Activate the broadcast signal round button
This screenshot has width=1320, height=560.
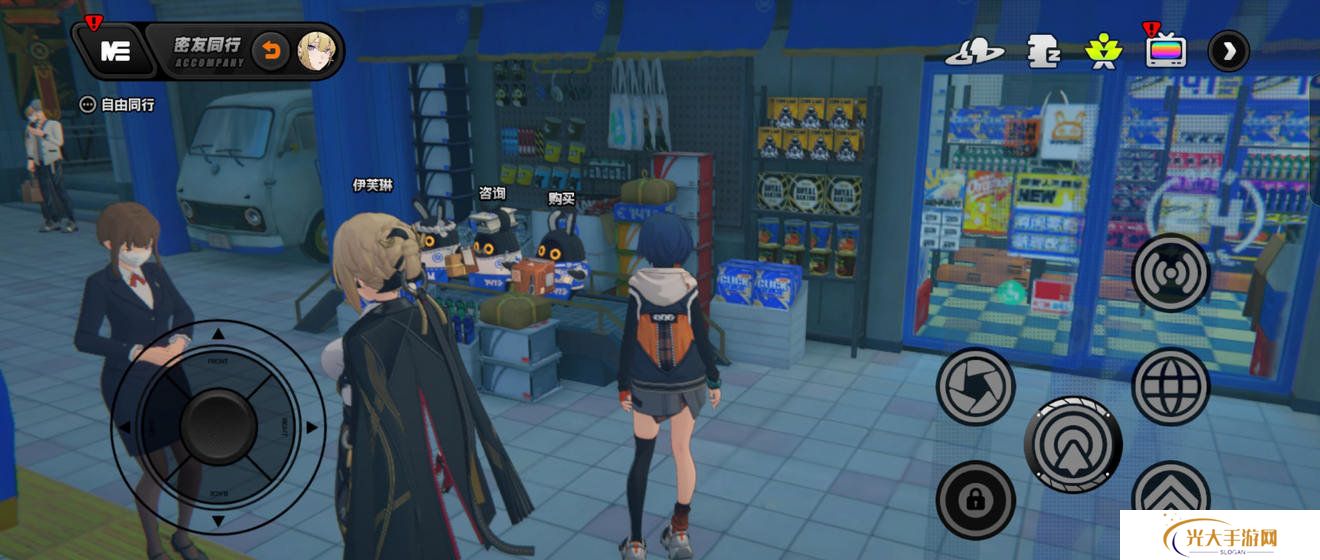1171,273
